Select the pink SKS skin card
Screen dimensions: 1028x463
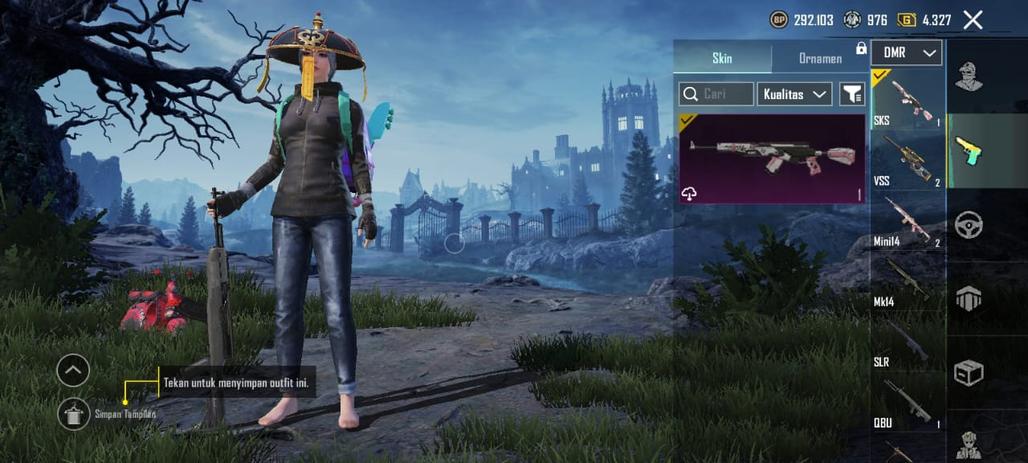pos(772,158)
